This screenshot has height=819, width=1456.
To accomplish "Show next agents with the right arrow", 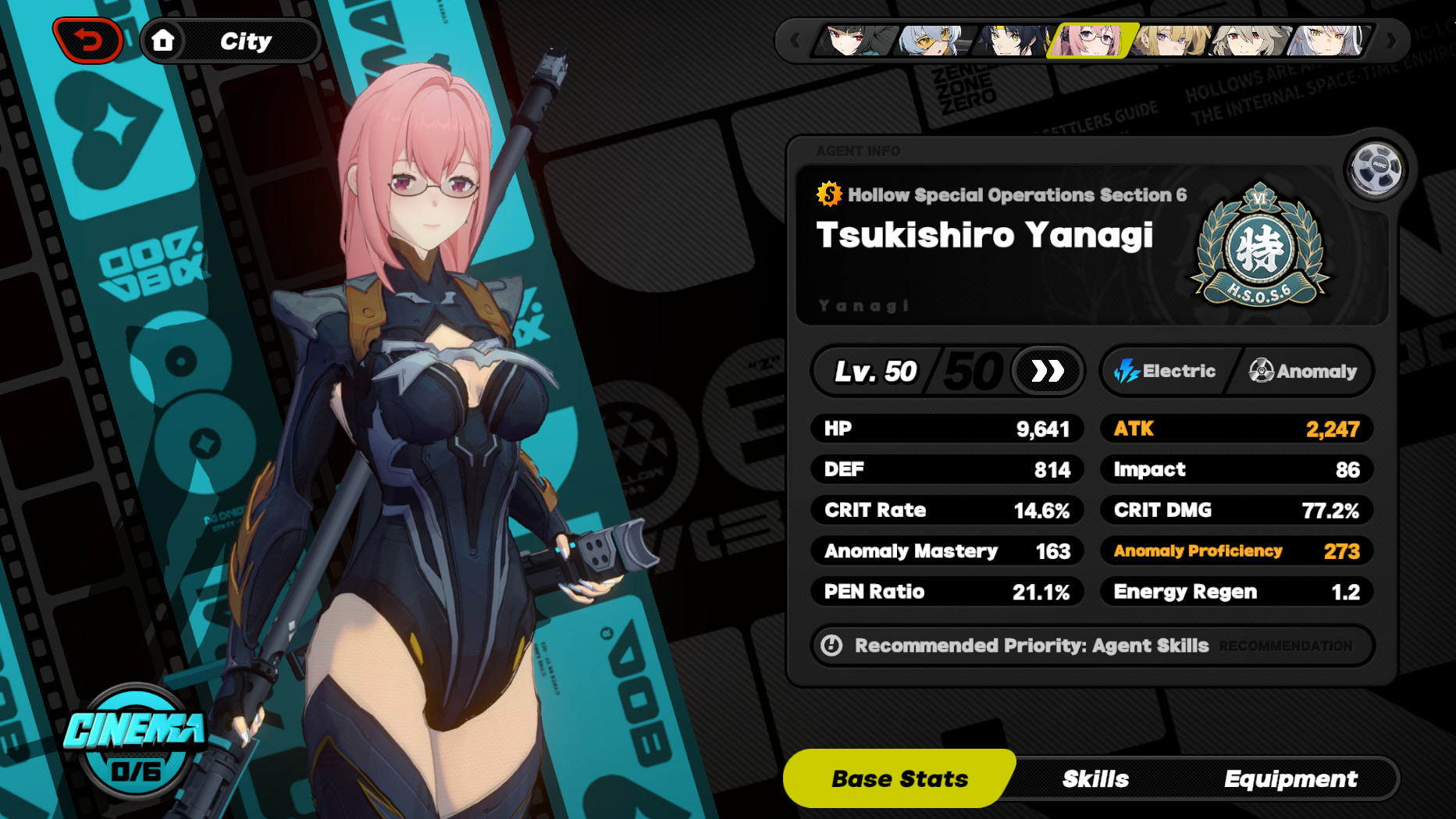I will point(1390,40).
